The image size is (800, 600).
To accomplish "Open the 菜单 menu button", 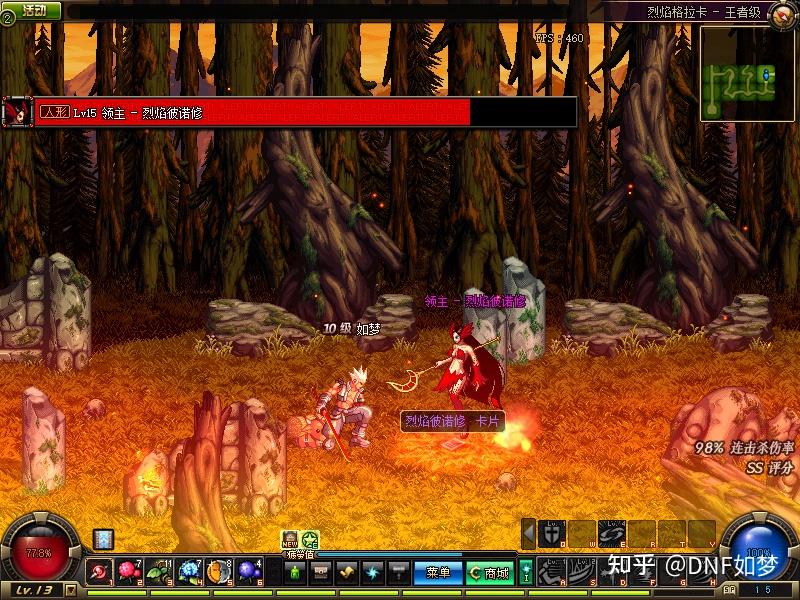I will pyautogui.click(x=439, y=573).
